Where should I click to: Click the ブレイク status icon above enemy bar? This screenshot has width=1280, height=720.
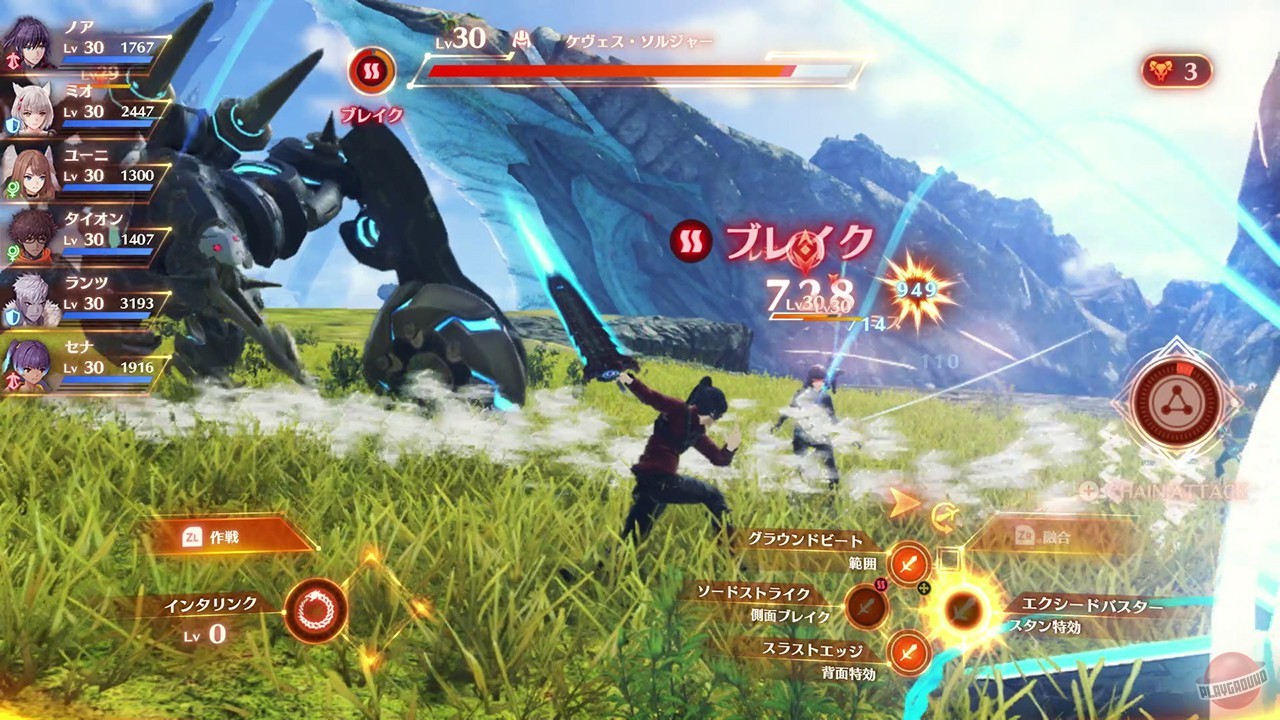370,73
